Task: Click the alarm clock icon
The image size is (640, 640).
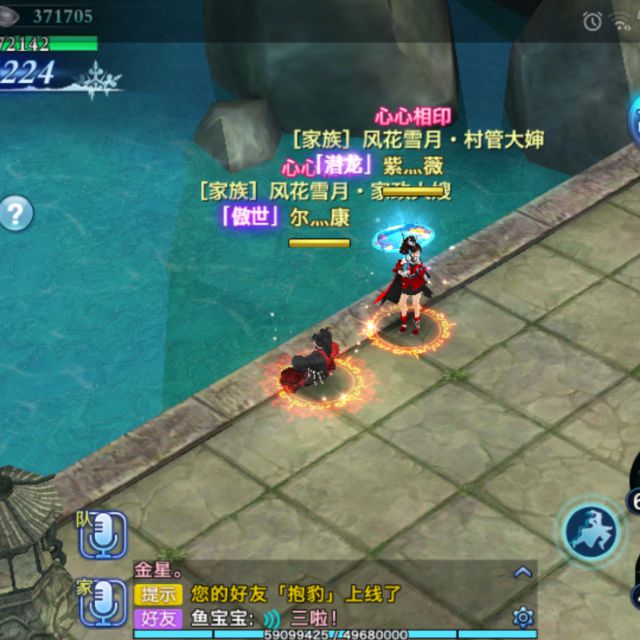Action: (x=593, y=20)
